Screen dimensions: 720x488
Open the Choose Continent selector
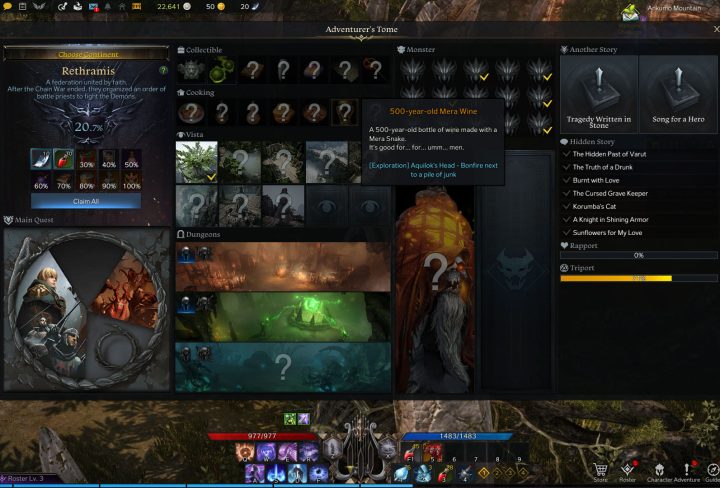coord(85,53)
